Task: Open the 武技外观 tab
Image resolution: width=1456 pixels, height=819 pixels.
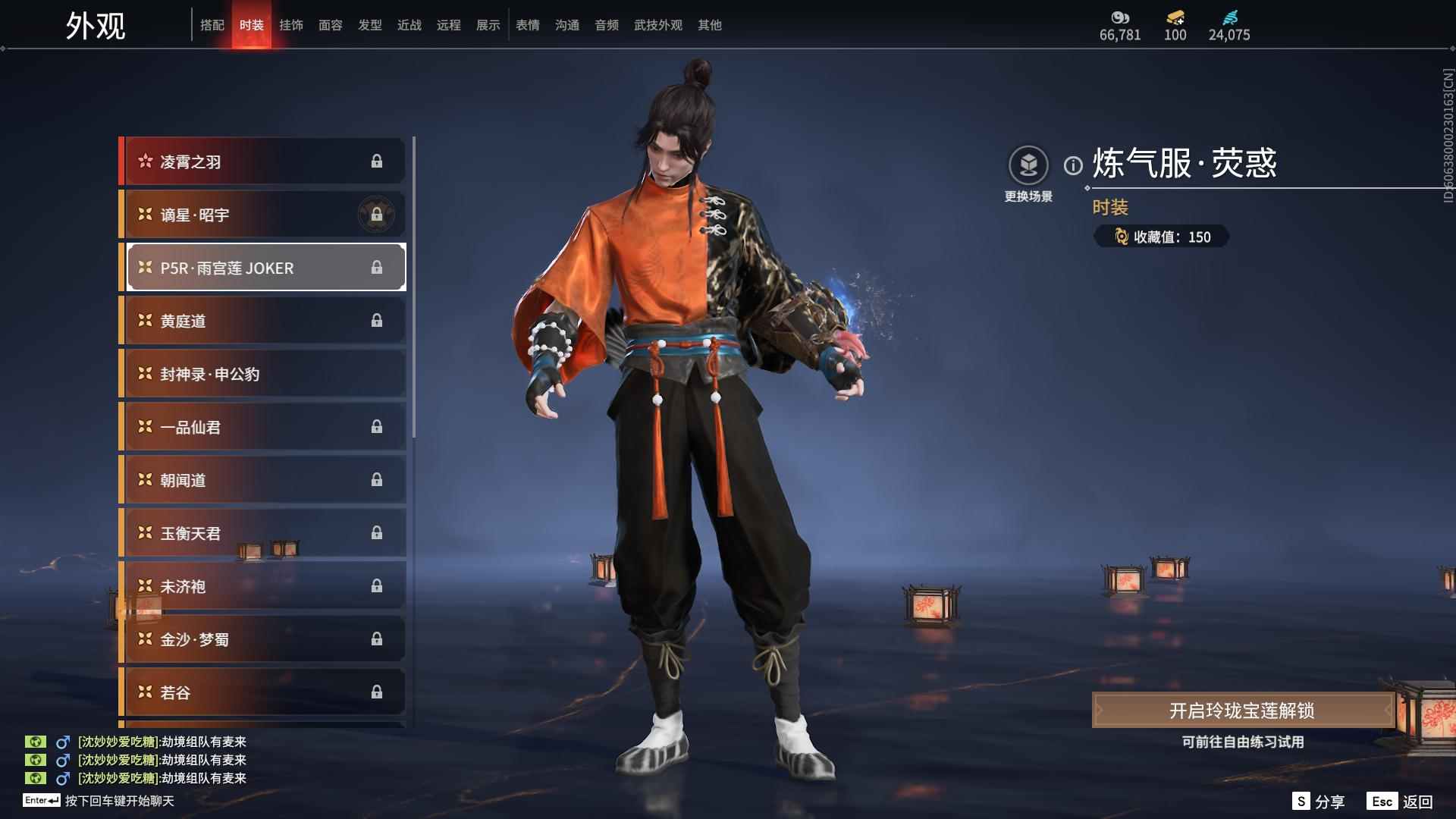Action: point(658,25)
